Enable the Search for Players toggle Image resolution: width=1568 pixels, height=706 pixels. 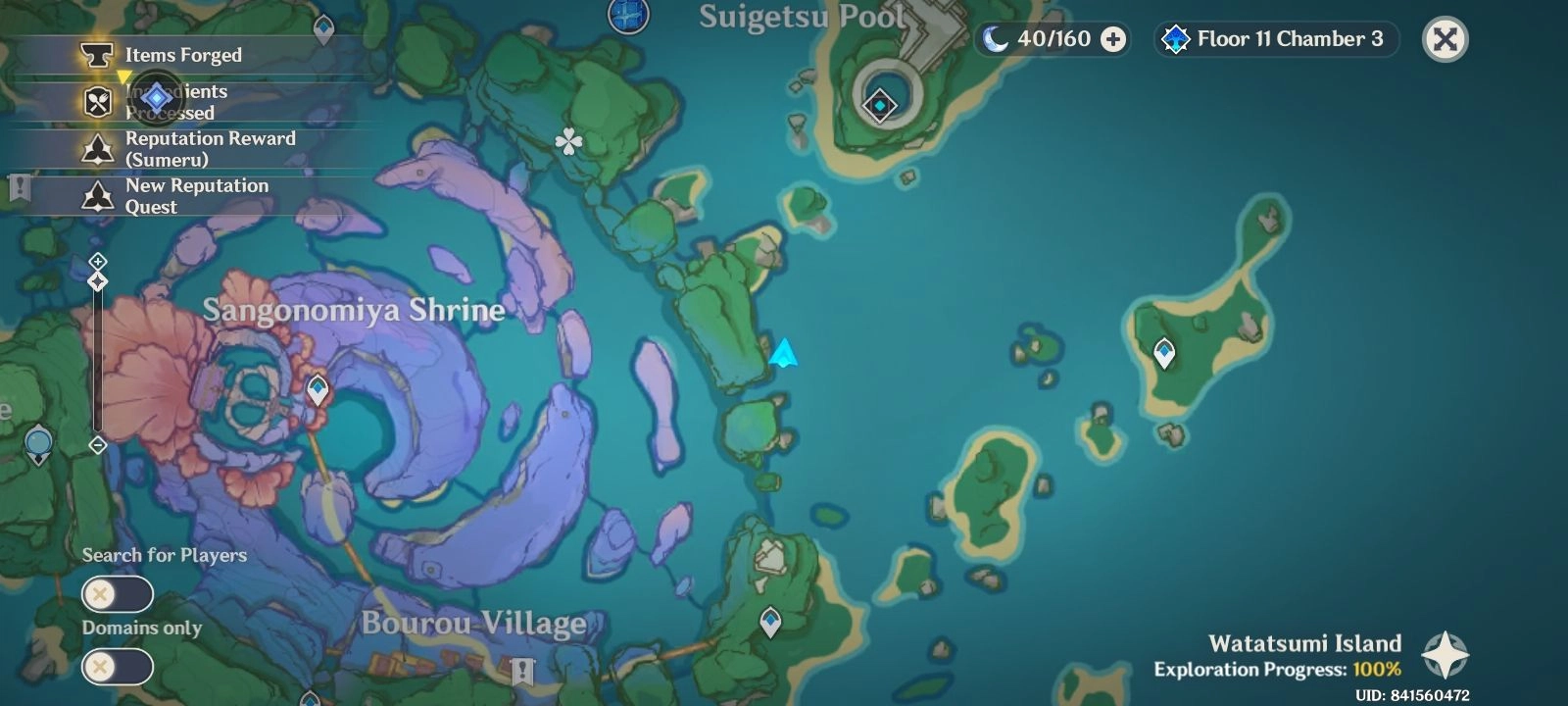click(x=117, y=593)
